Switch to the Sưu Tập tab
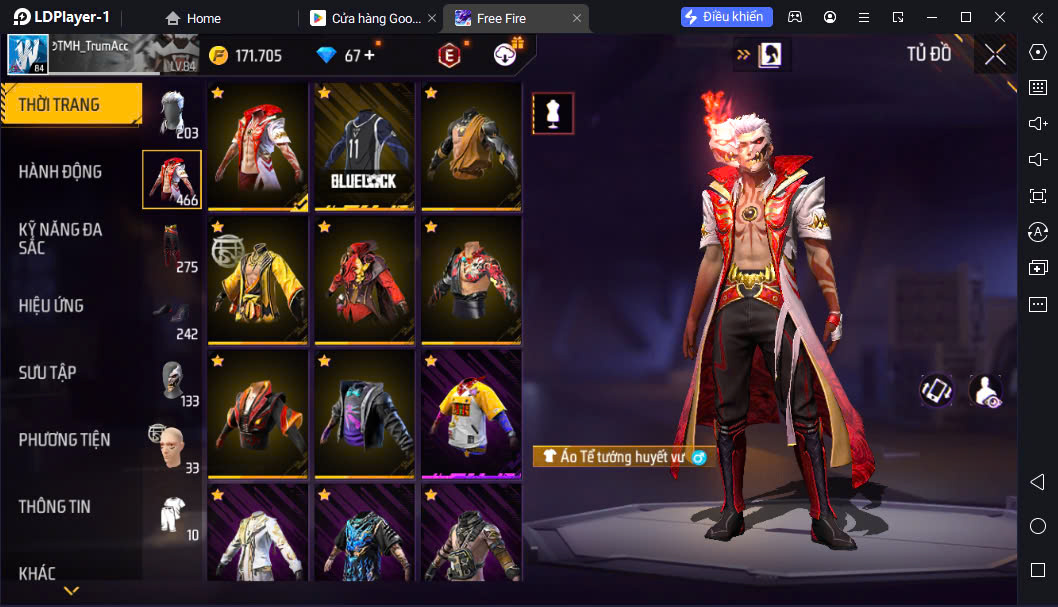The width and height of the screenshot is (1058, 607). 48,373
